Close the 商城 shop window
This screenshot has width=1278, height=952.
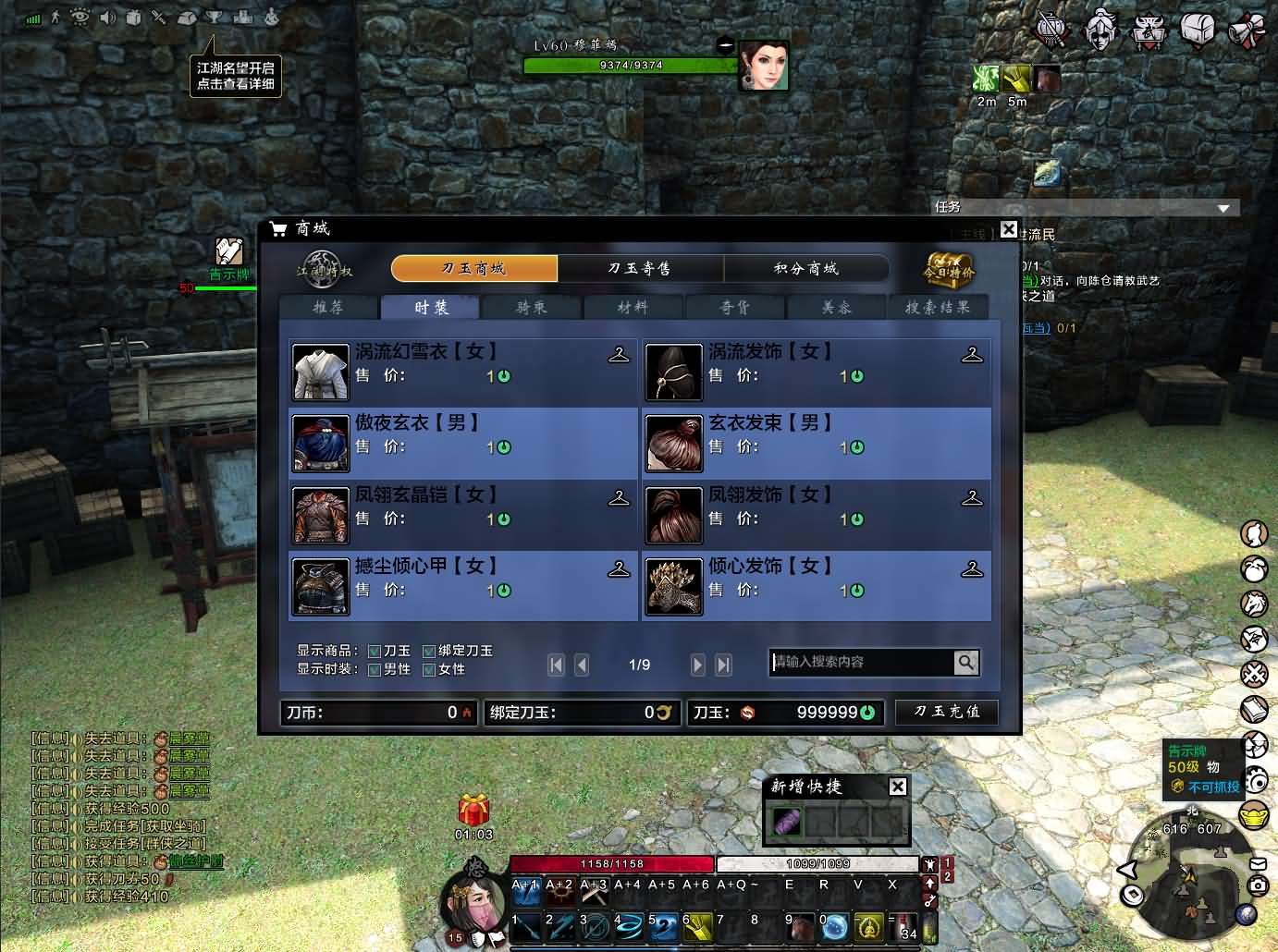click(x=1009, y=230)
